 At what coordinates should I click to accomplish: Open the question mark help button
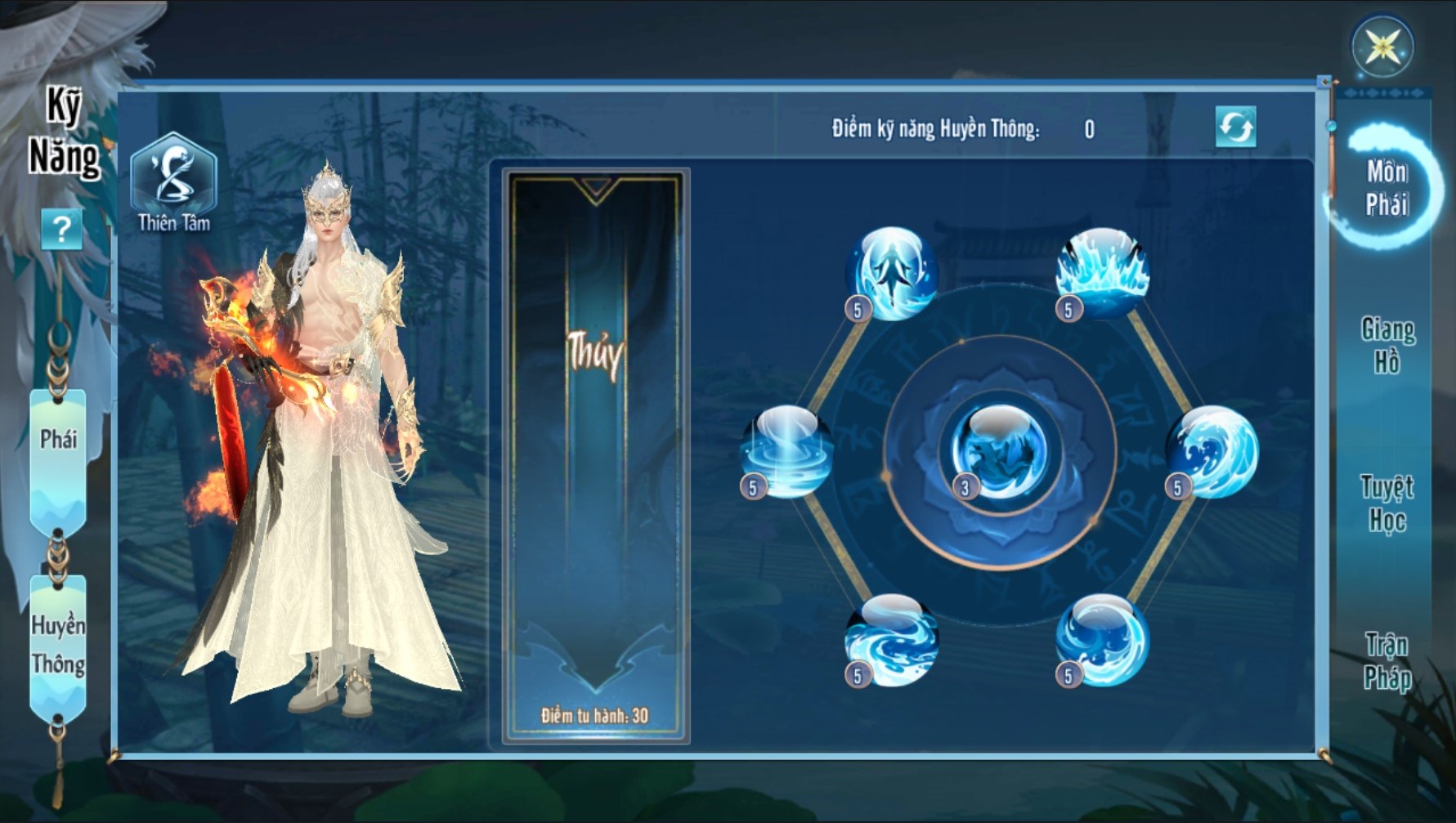(x=62, y=230)
